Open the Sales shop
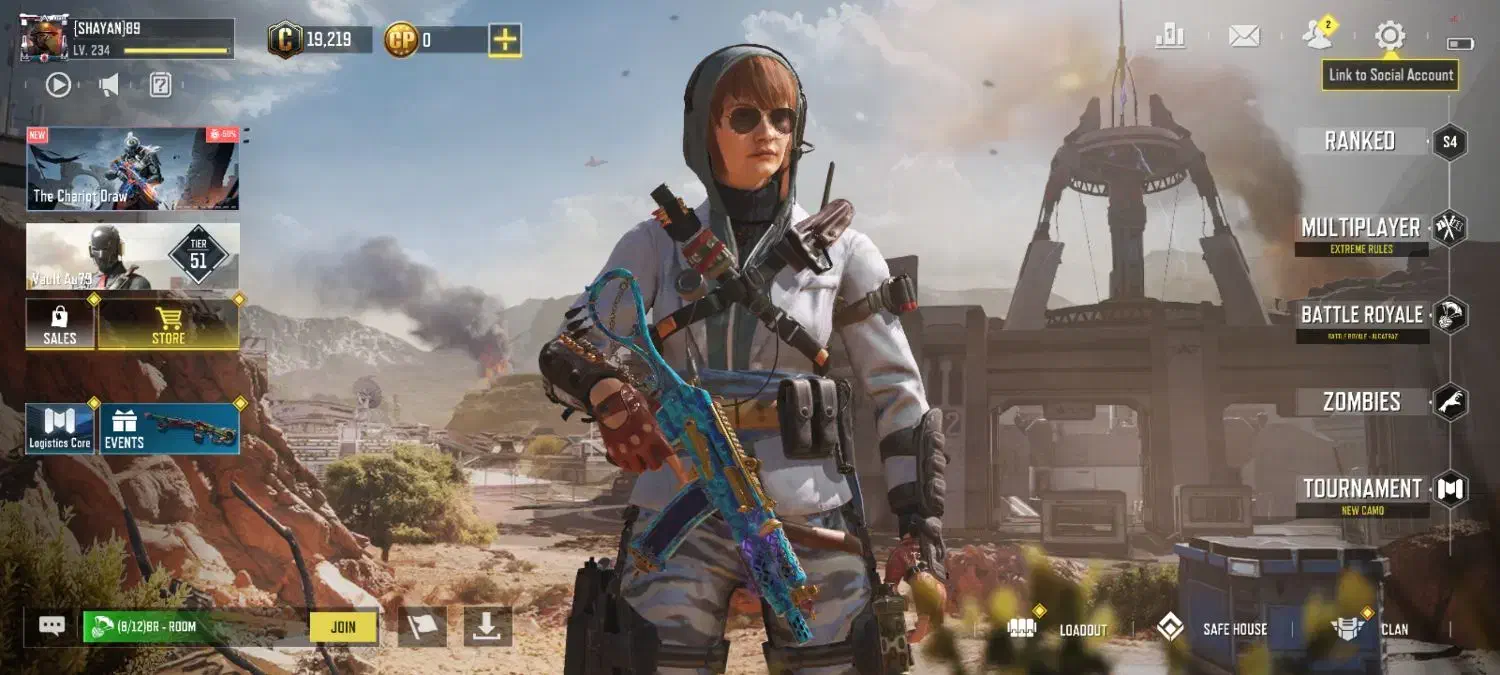1500x675 pixels. [x=60, y=325]
